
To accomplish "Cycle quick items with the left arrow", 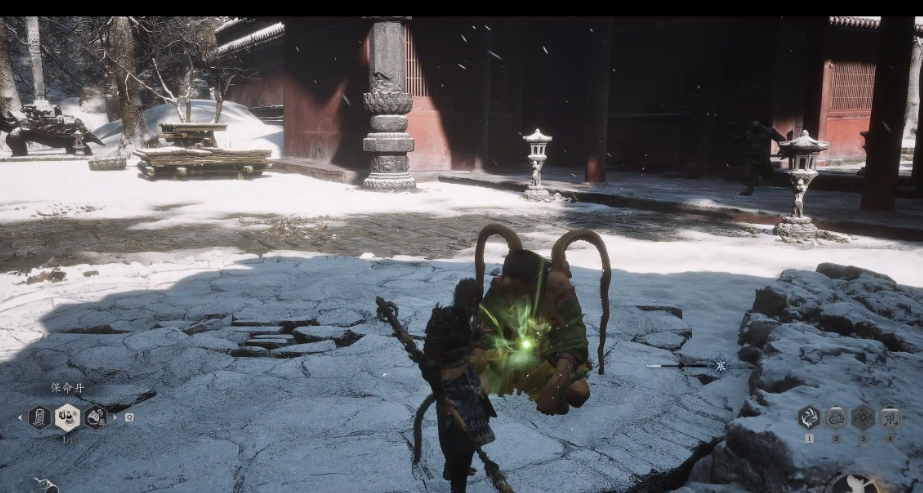I will (x=20, y=417).
